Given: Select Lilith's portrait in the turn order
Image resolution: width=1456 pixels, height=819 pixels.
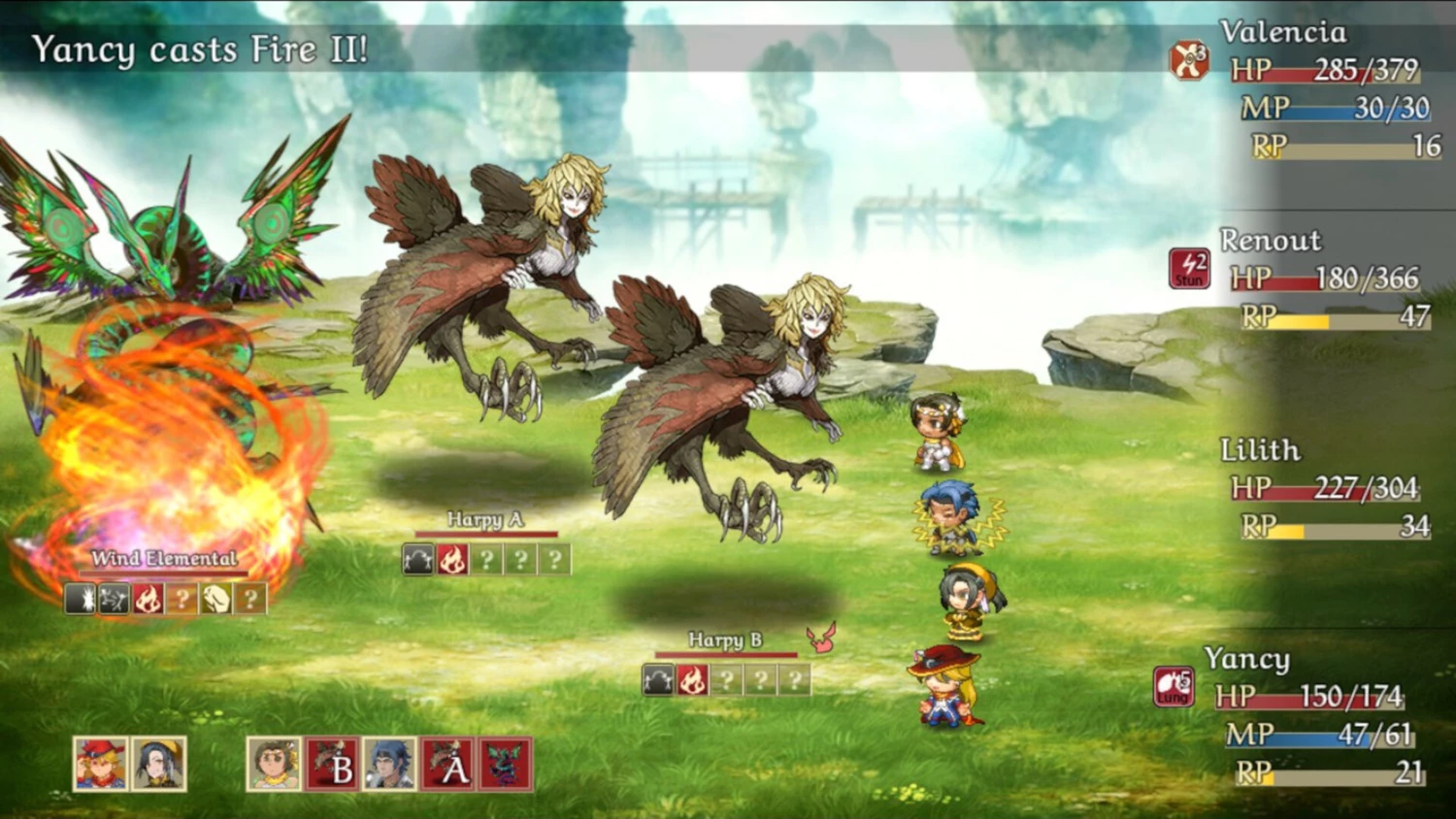Looking at the screenshot, I should [x=158, y=763].
